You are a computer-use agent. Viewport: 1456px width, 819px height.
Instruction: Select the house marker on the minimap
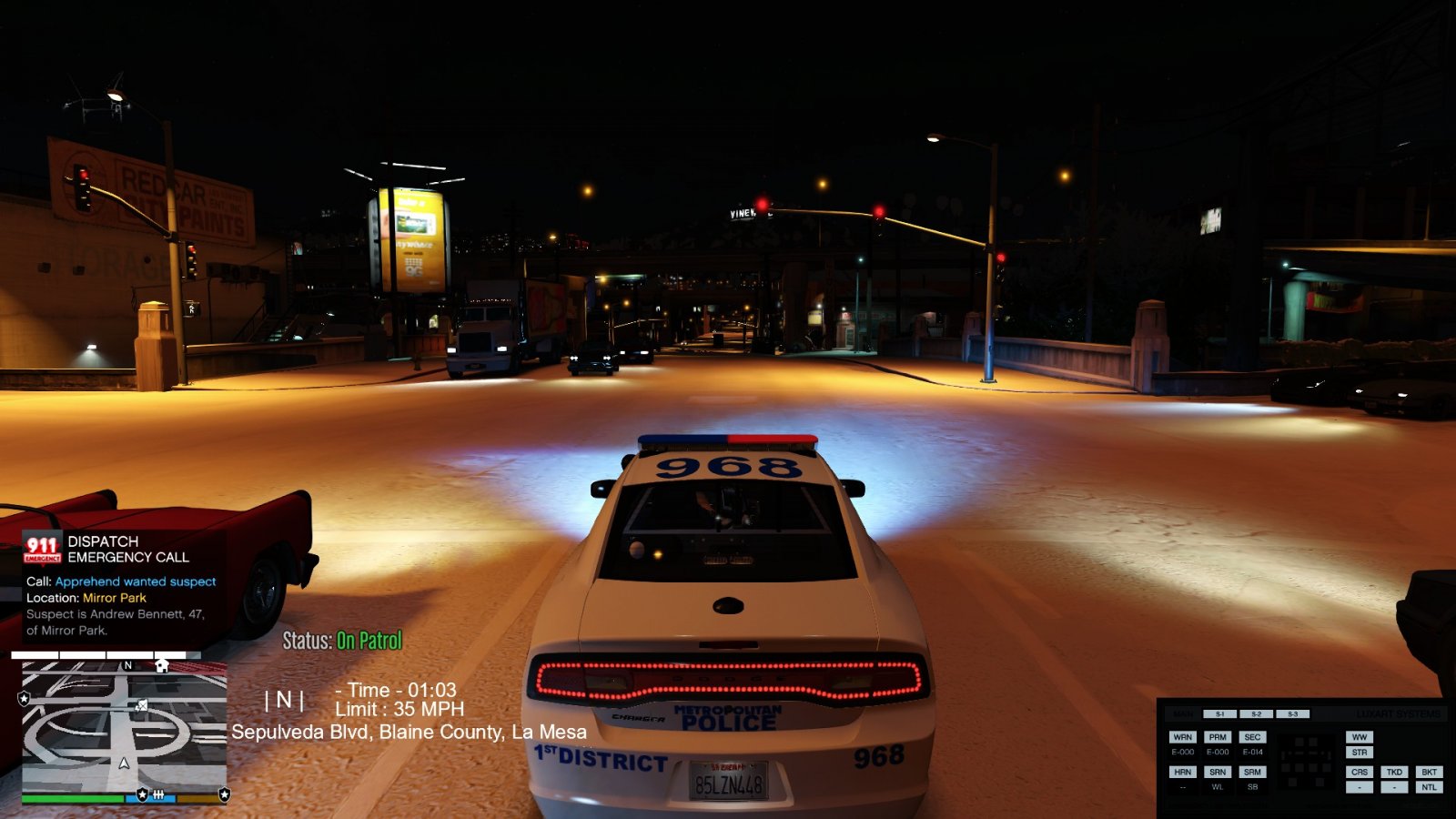click(x=162, y=665)
